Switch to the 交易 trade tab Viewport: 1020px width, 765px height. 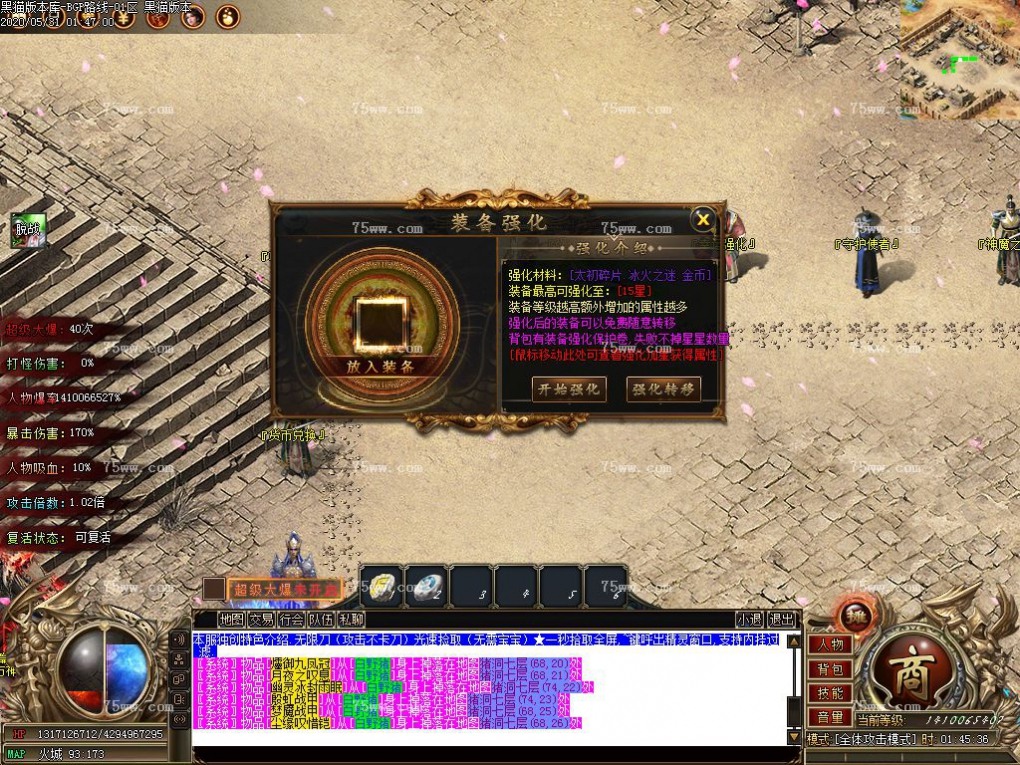click(261, 620)
